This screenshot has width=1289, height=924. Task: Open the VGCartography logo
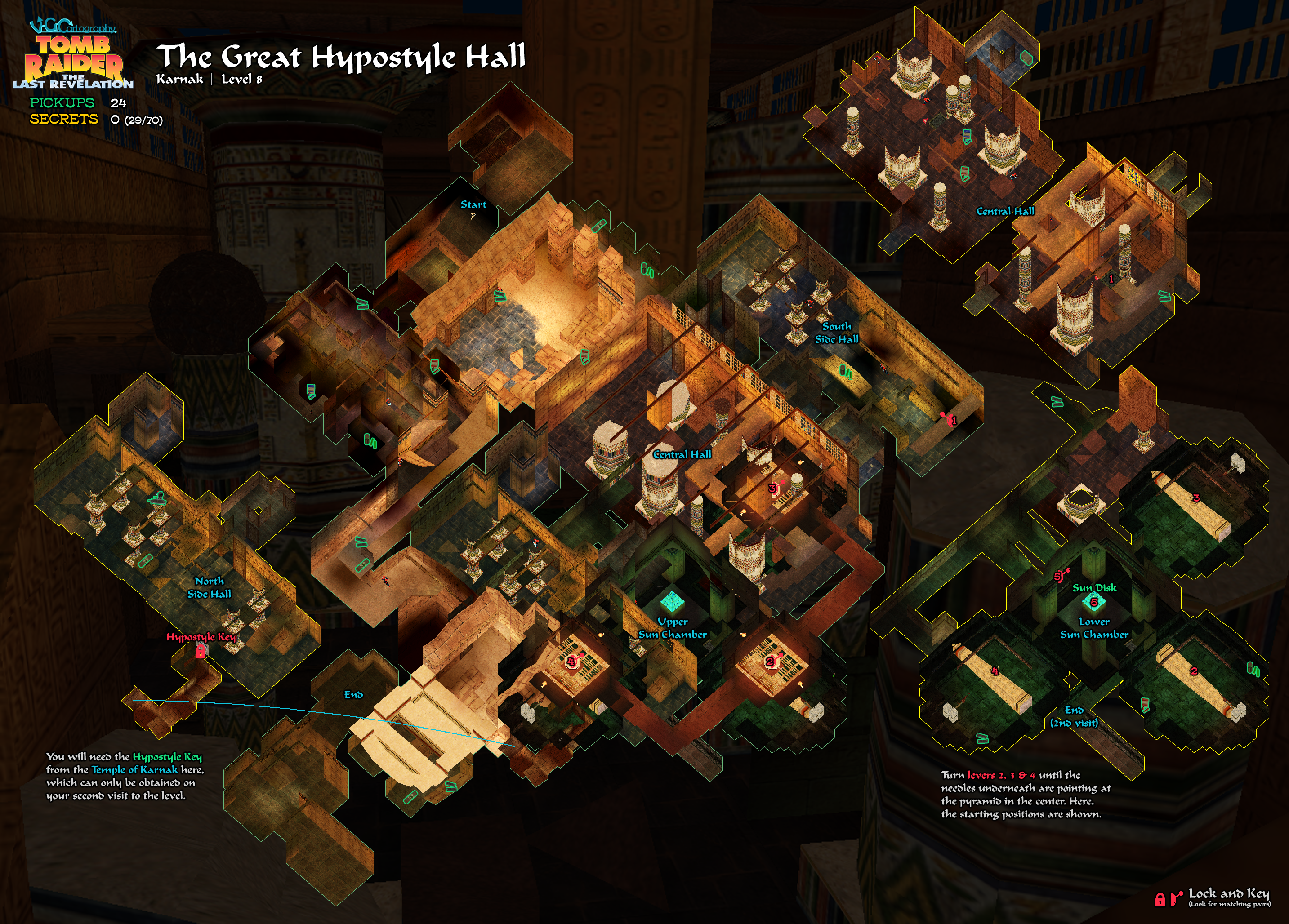[x=73, y=26]
